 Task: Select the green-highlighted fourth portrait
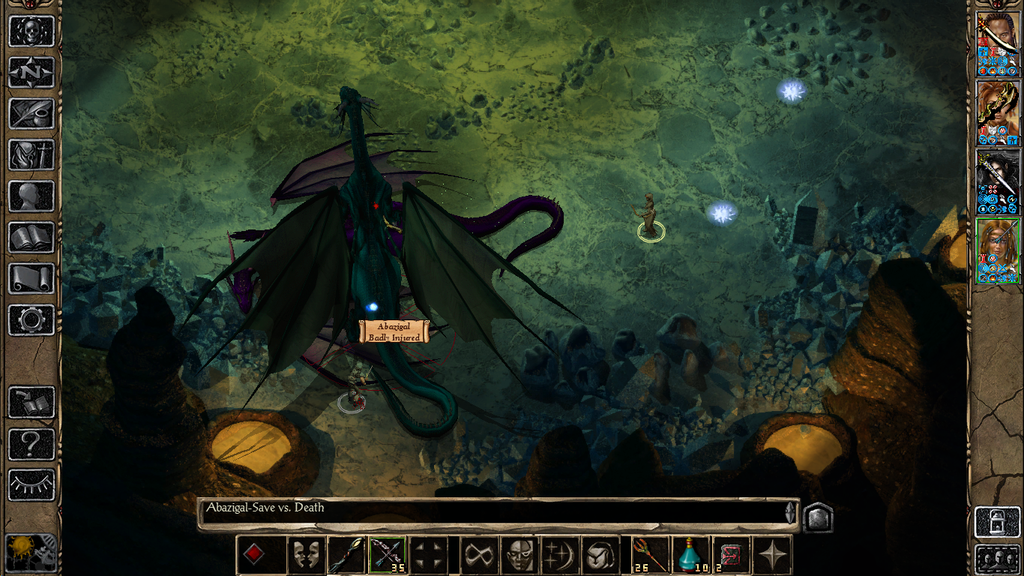[997, 251]
